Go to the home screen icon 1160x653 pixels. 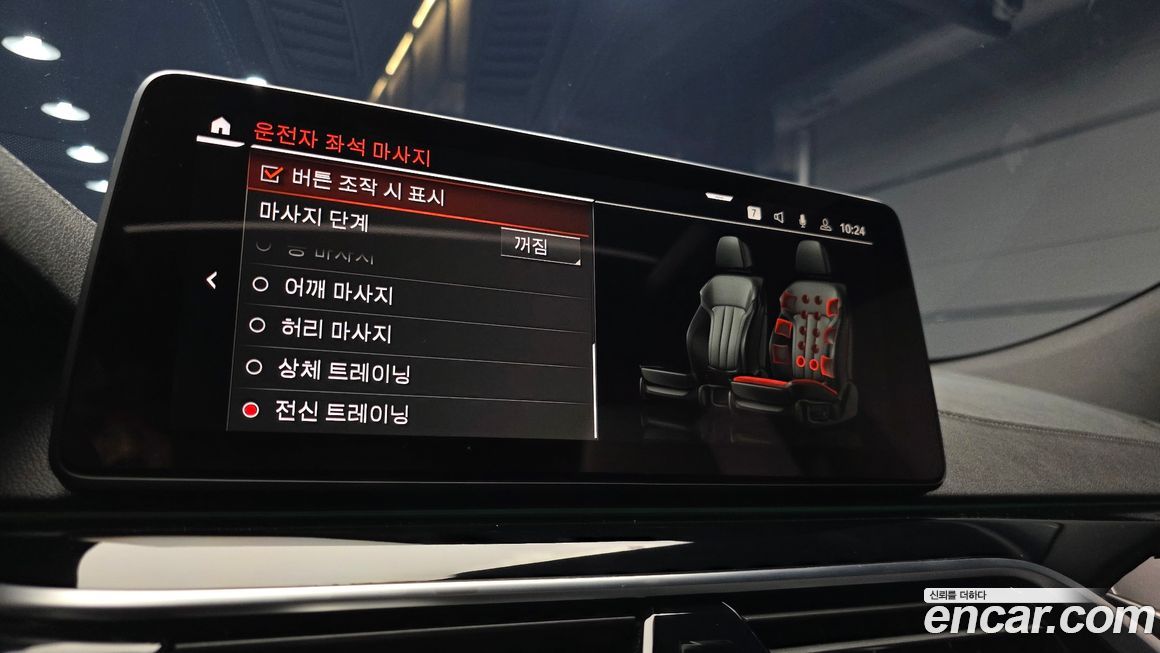click(x=220, y=126)
